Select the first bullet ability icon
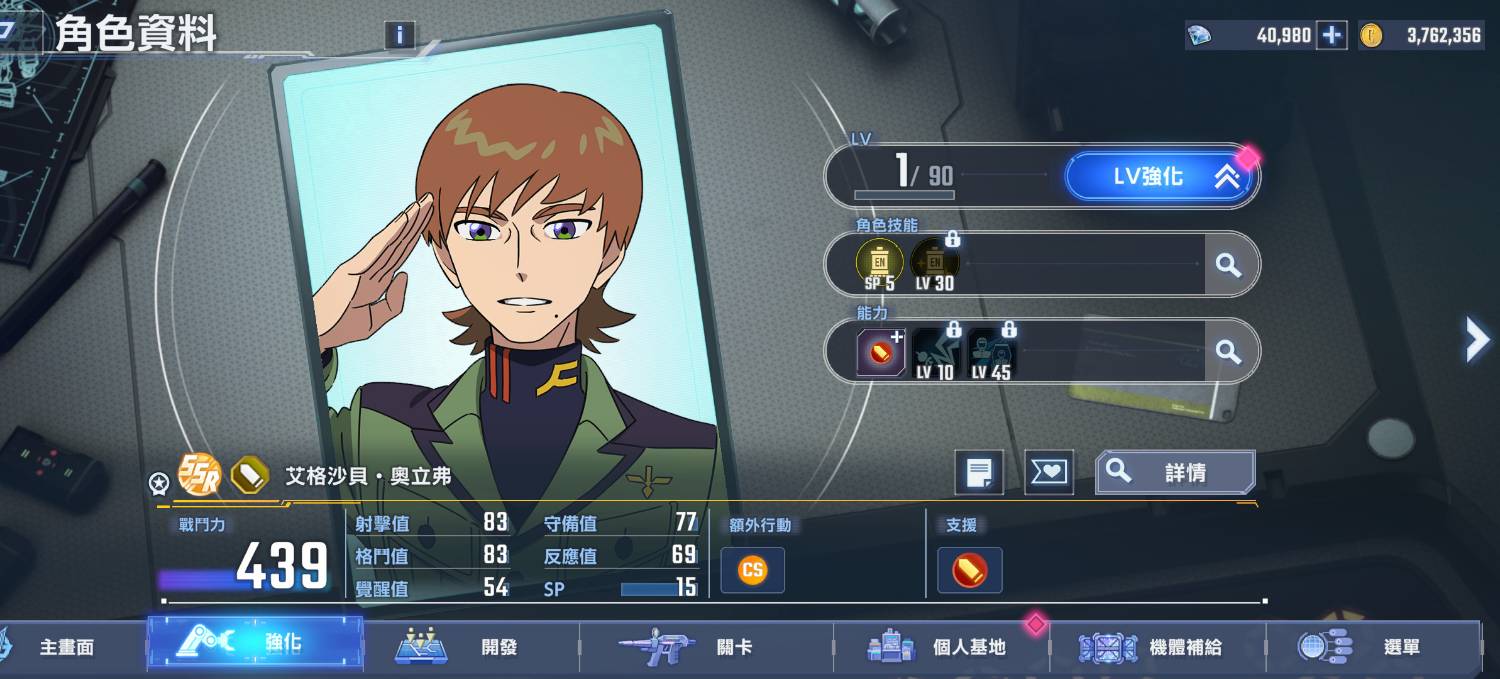 (x=880, y=352)
